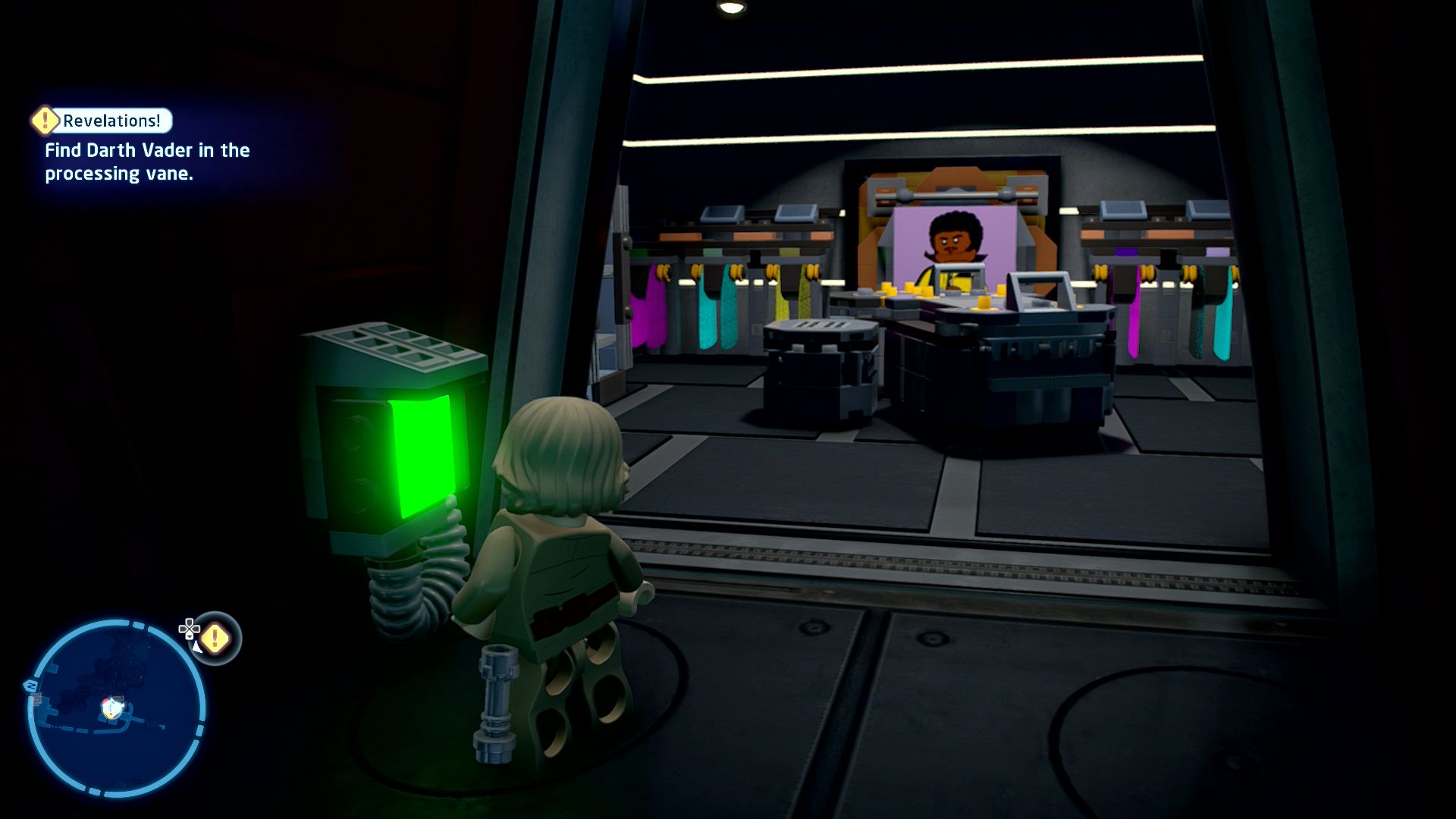Open the circular minimap
The height and width of the screenshot is (819, 1456).
[116, 708]
